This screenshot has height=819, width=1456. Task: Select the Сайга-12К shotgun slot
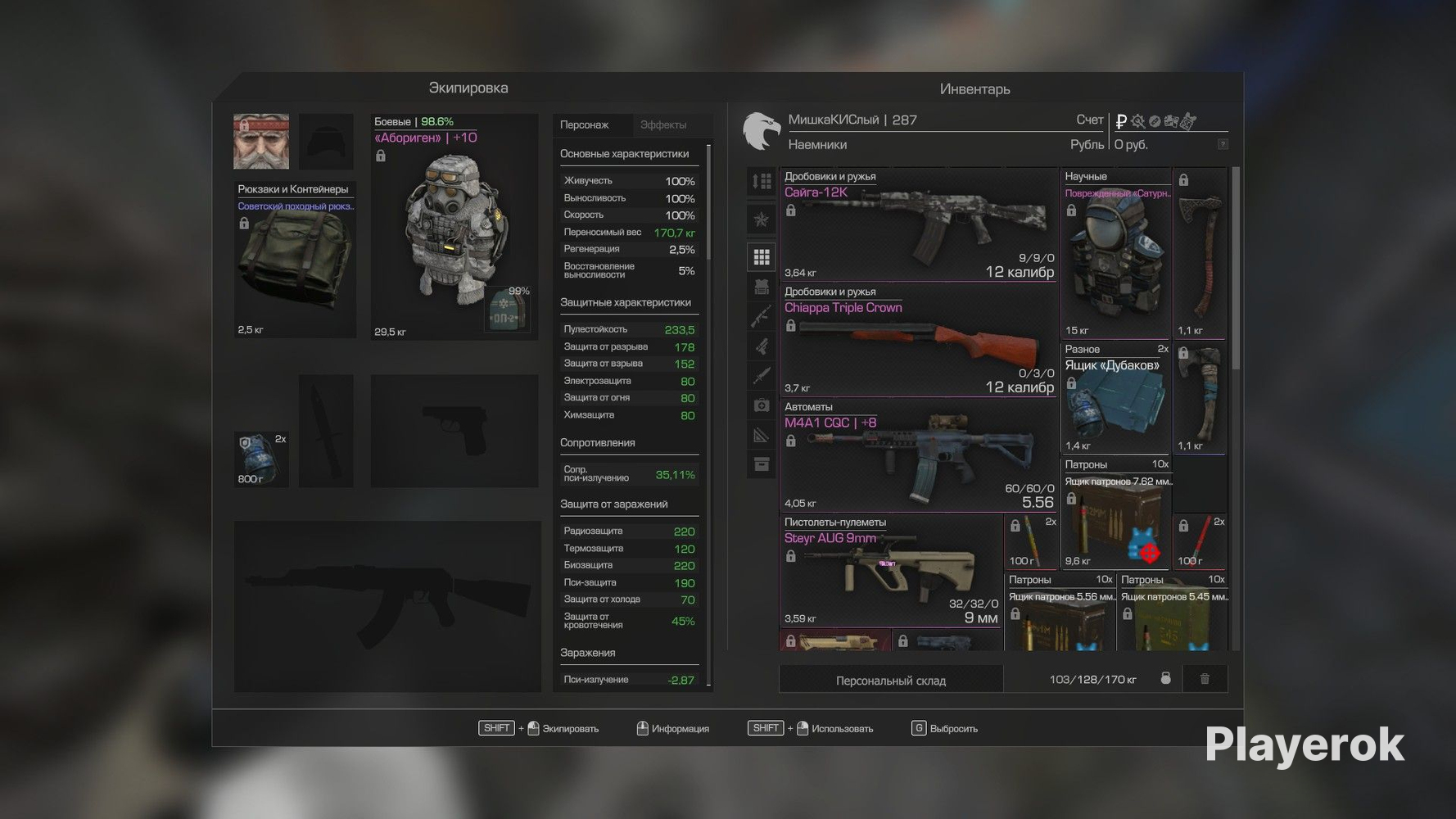[918, 224]
